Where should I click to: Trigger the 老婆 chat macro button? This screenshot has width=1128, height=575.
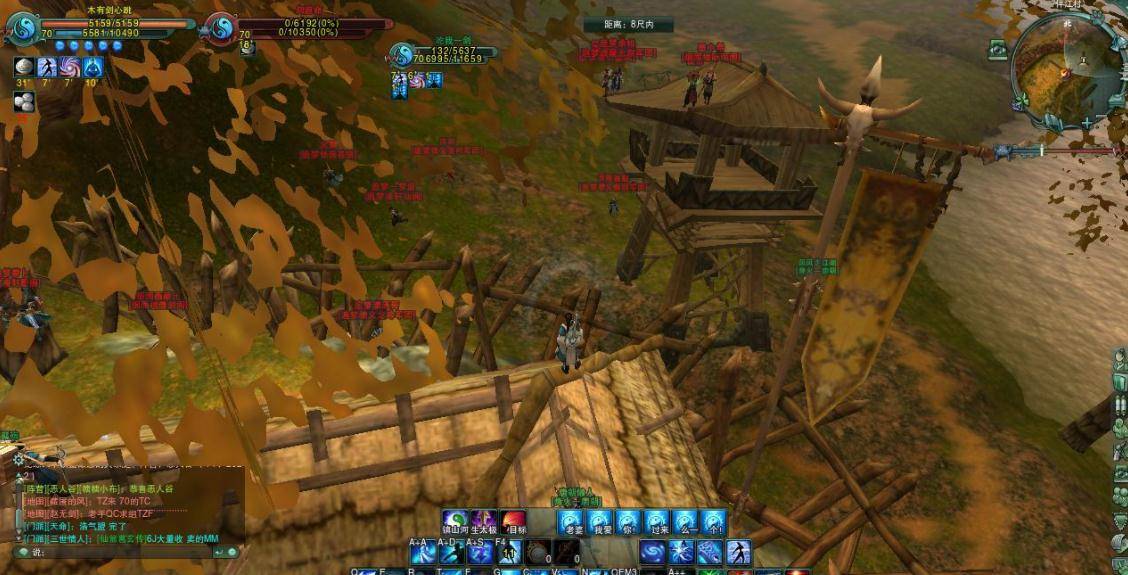(571, 522)
